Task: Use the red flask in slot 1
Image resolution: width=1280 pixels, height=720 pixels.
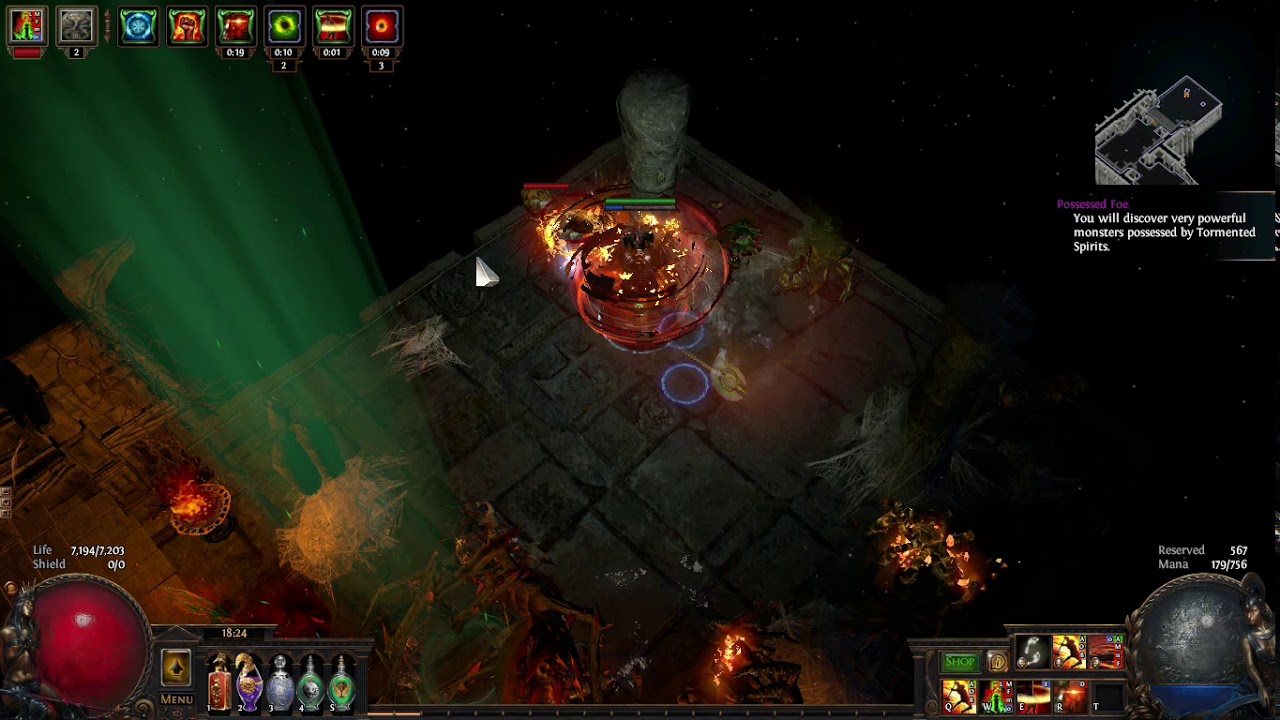Action: pyautogui.click(x=219, y=682)
